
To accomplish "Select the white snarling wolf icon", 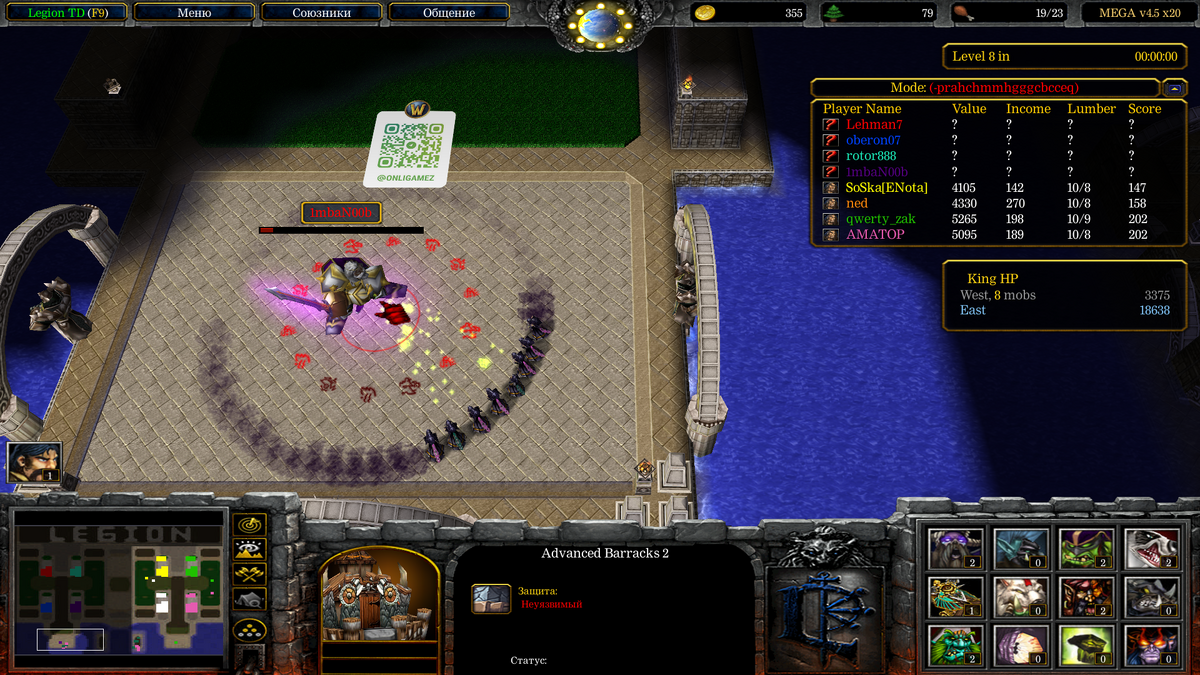I will coord(1150,549).
